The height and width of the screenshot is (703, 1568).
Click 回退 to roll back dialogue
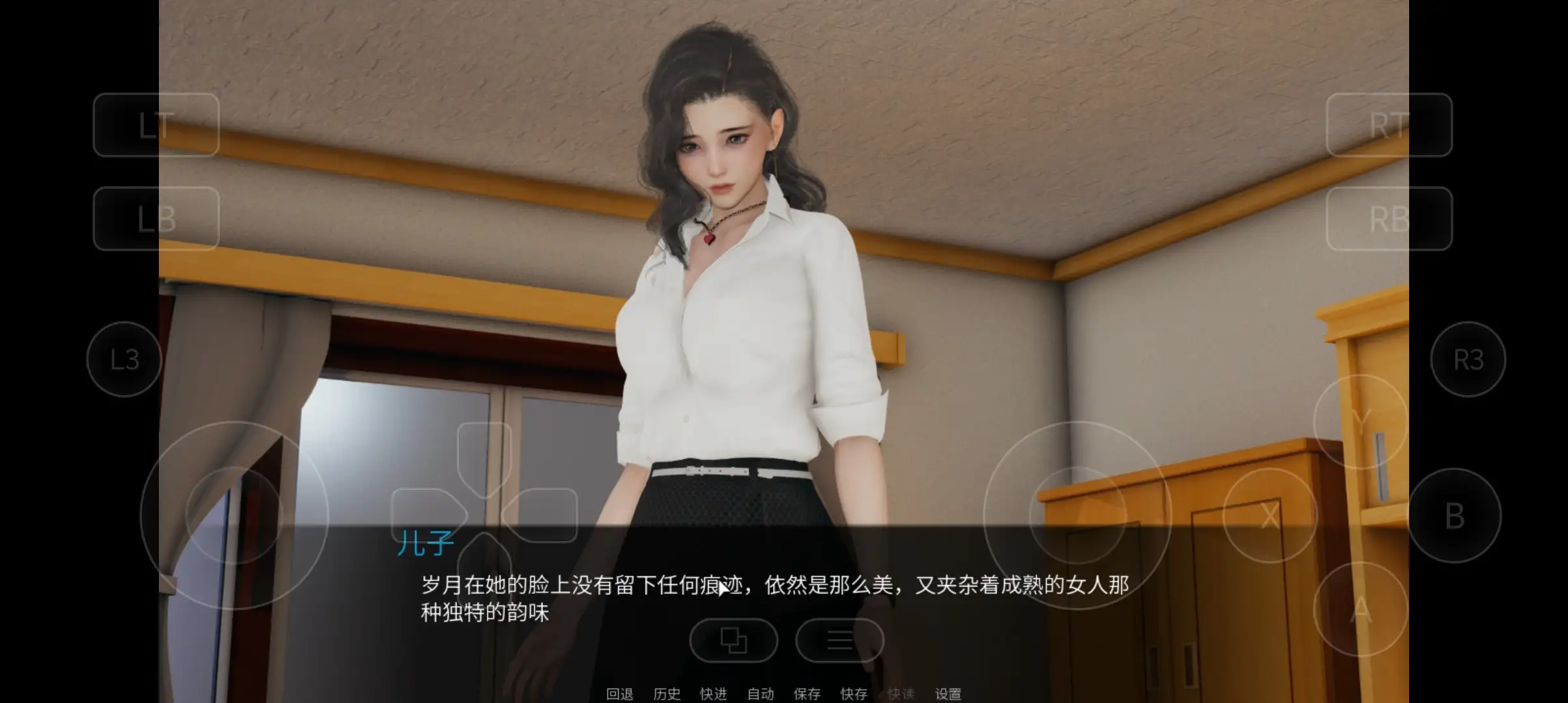(621, 693)
